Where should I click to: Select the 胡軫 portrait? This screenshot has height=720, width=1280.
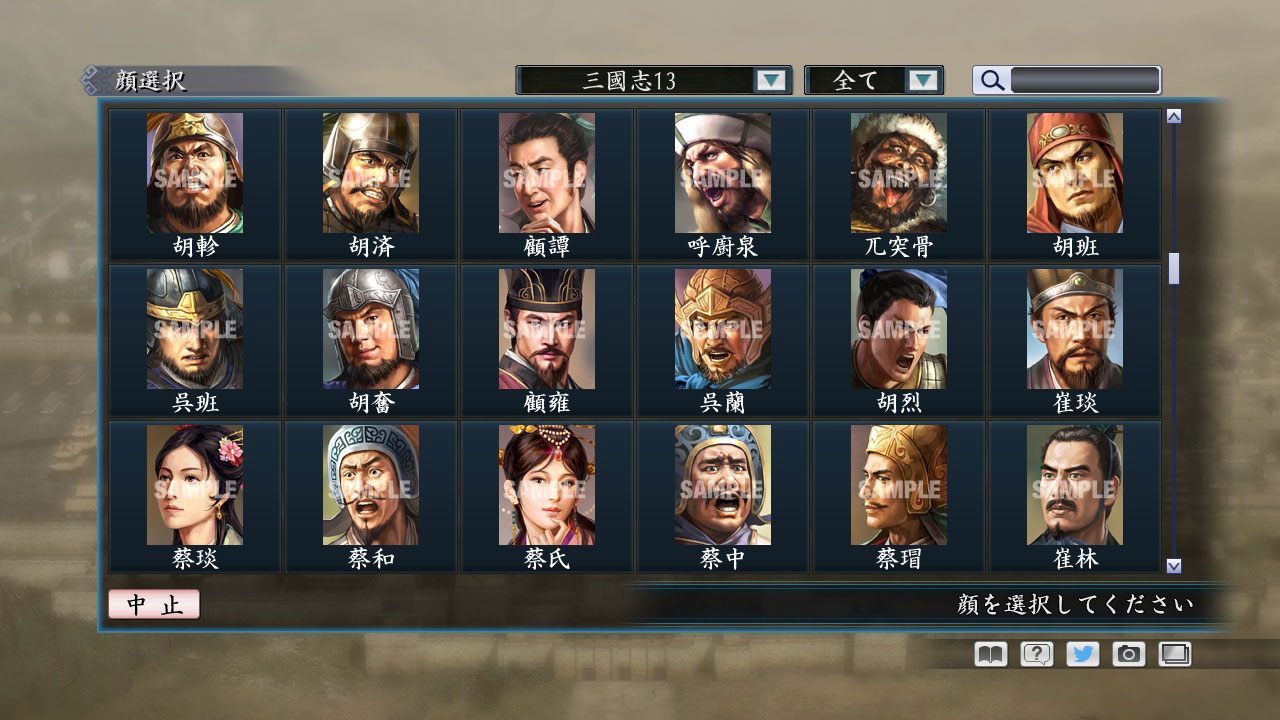195,173
